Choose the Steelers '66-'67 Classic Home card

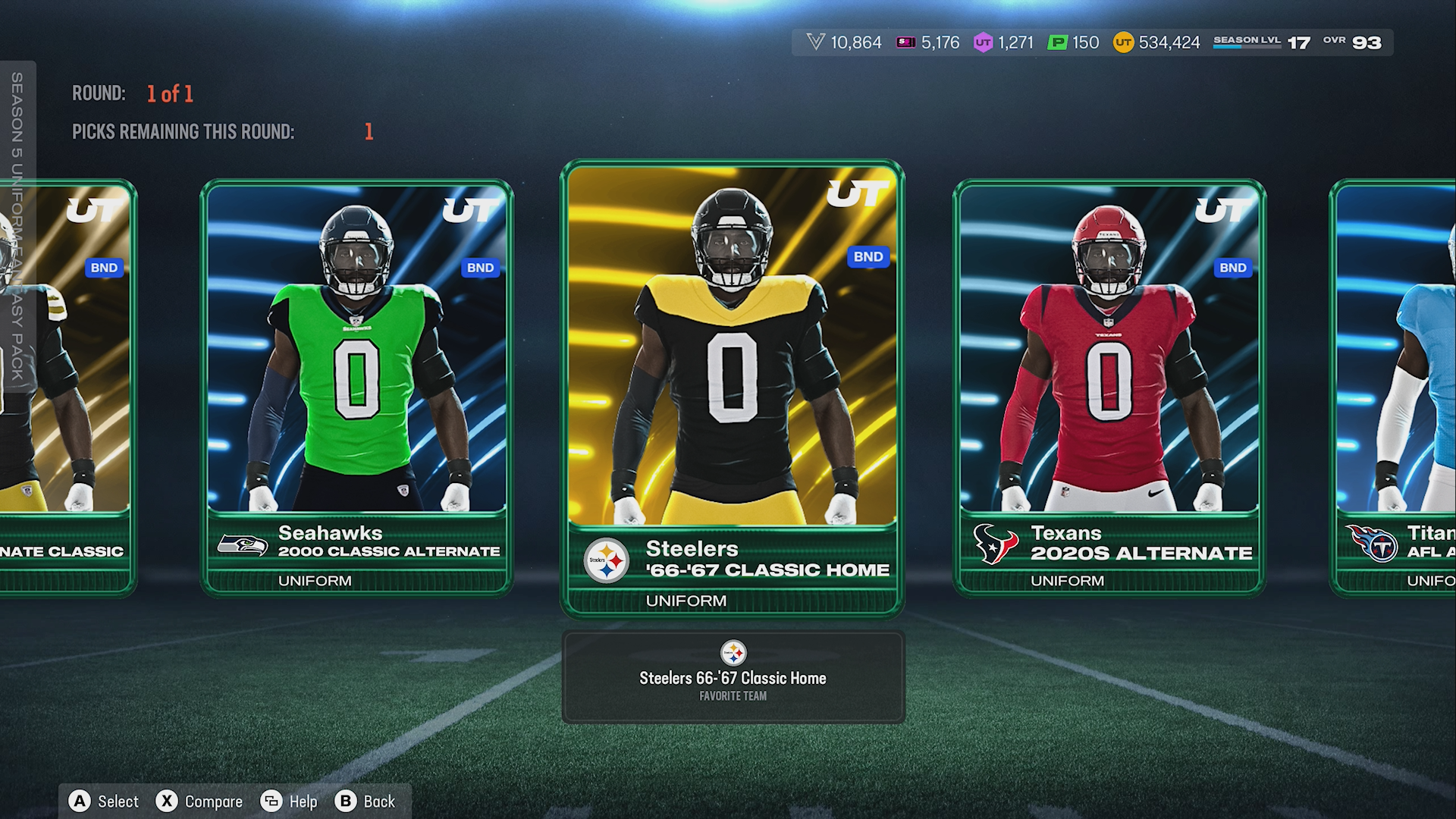(732, 387)
